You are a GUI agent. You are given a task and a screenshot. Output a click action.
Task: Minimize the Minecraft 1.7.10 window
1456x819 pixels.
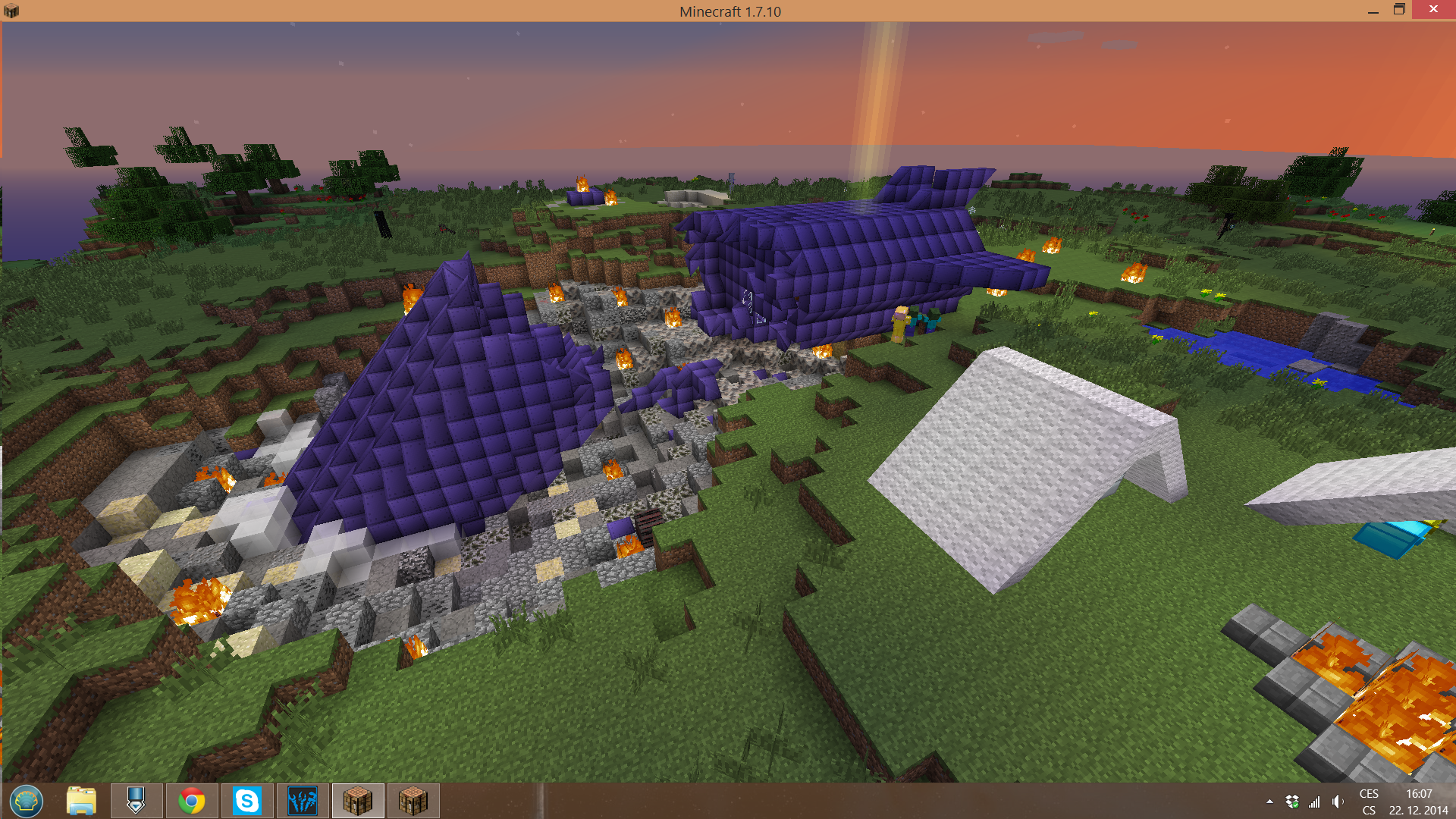pos(1372,11)
